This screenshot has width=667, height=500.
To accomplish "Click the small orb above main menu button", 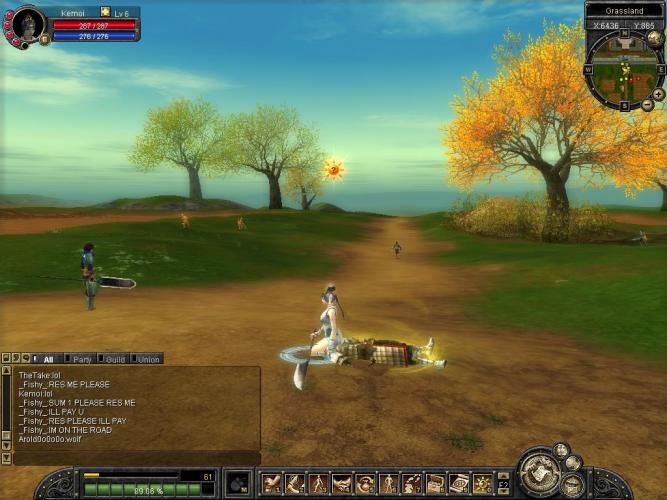I will pos(561,450).
